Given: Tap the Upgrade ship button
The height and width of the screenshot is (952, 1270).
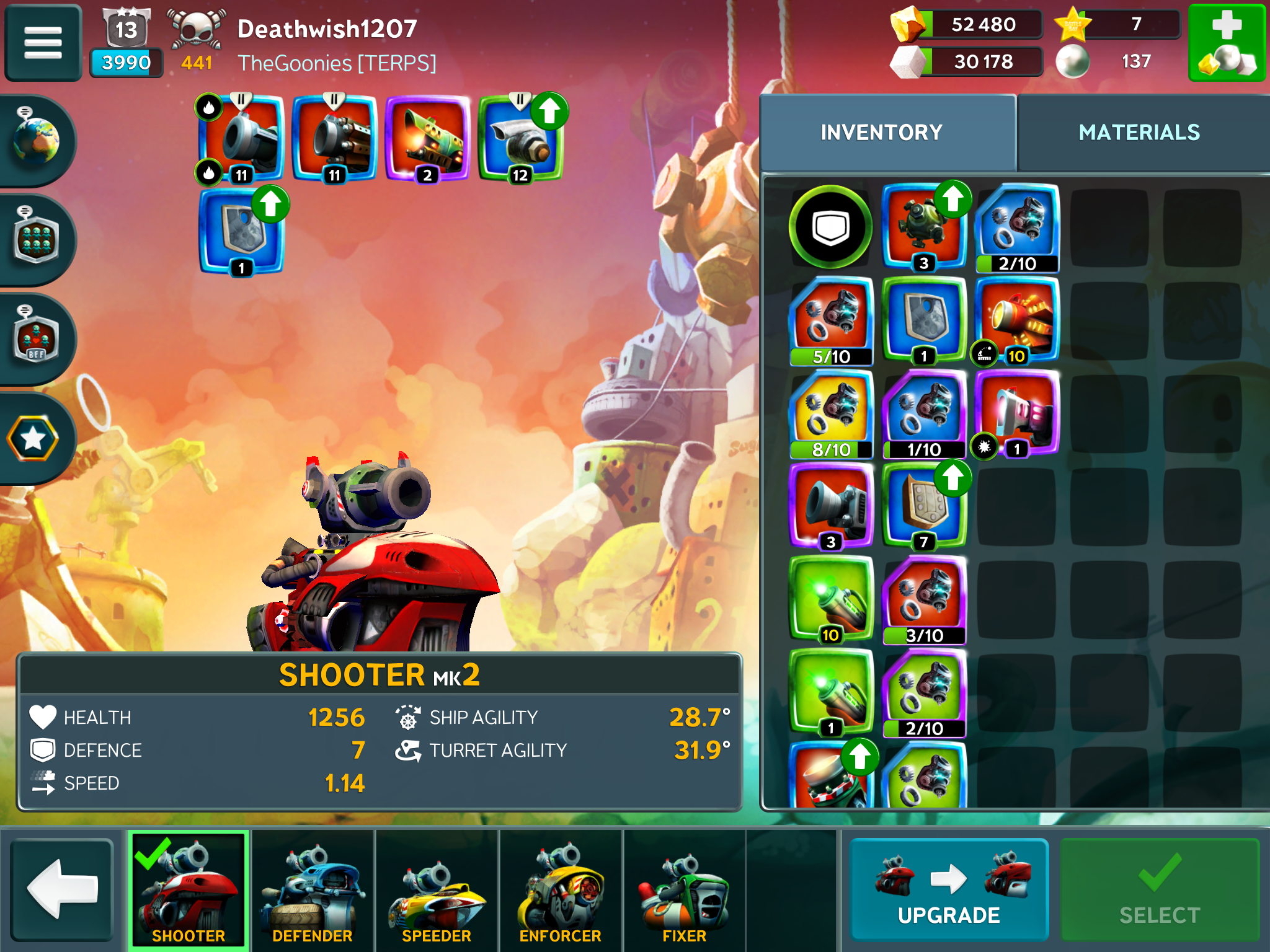Looking at the screenshot, I should tap(948, 889).
